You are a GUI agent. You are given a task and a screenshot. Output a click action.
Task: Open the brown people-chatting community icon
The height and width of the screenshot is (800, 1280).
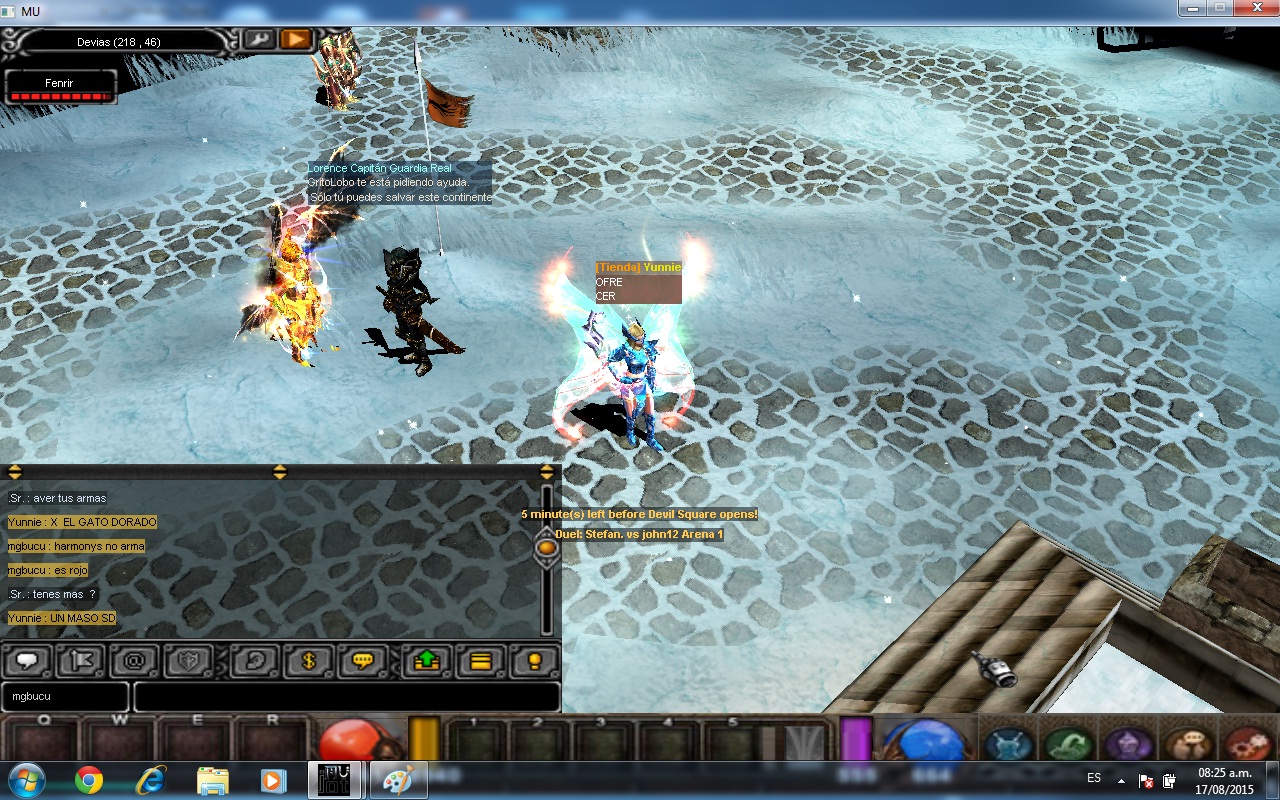pyautogui.click(x=1187, y=744)
